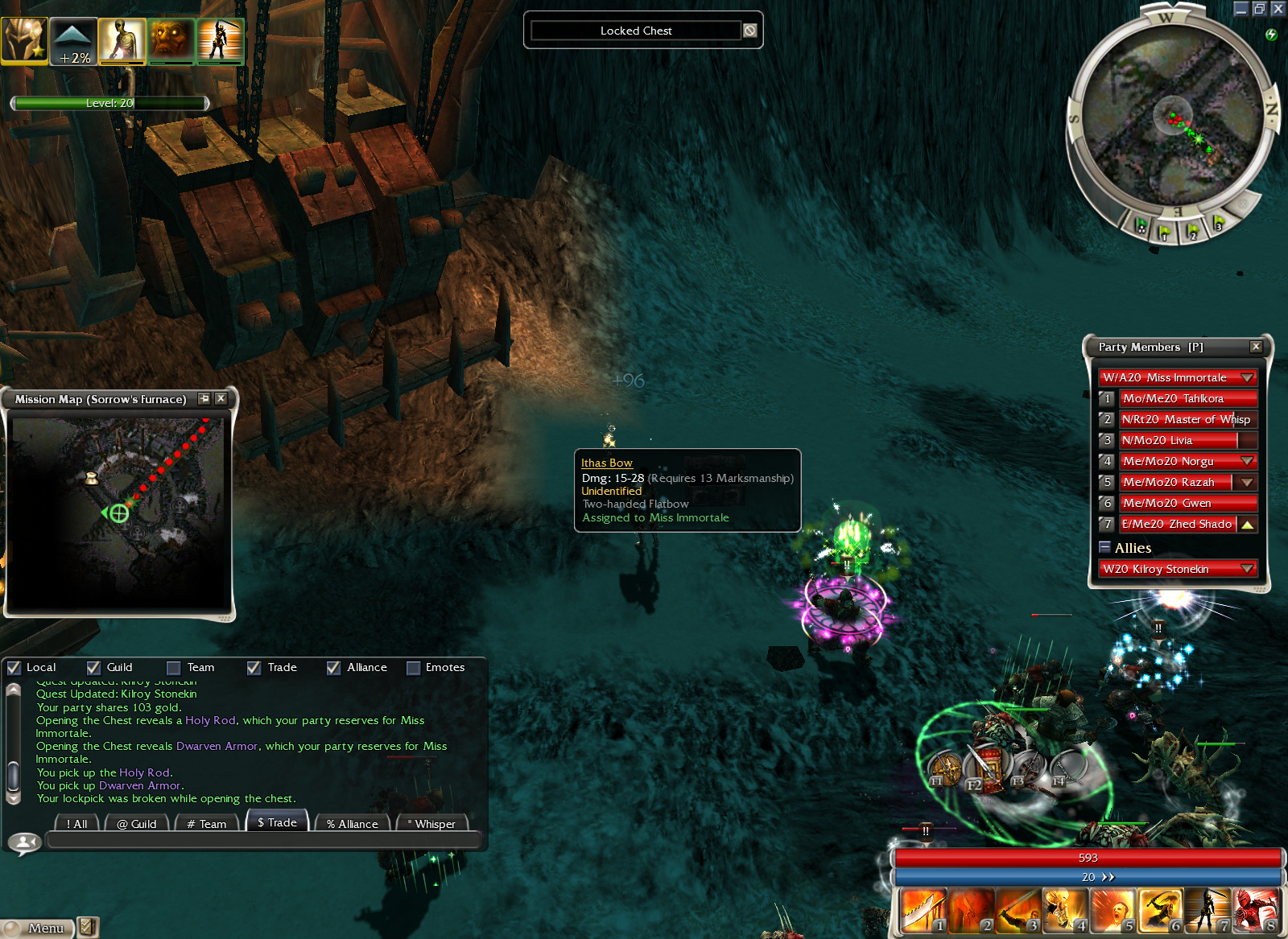Image resolution: width=1288 pixels, height=939 pixels.
Task: Clear the Locked Chest target
Action: click(x=749, y=31)
